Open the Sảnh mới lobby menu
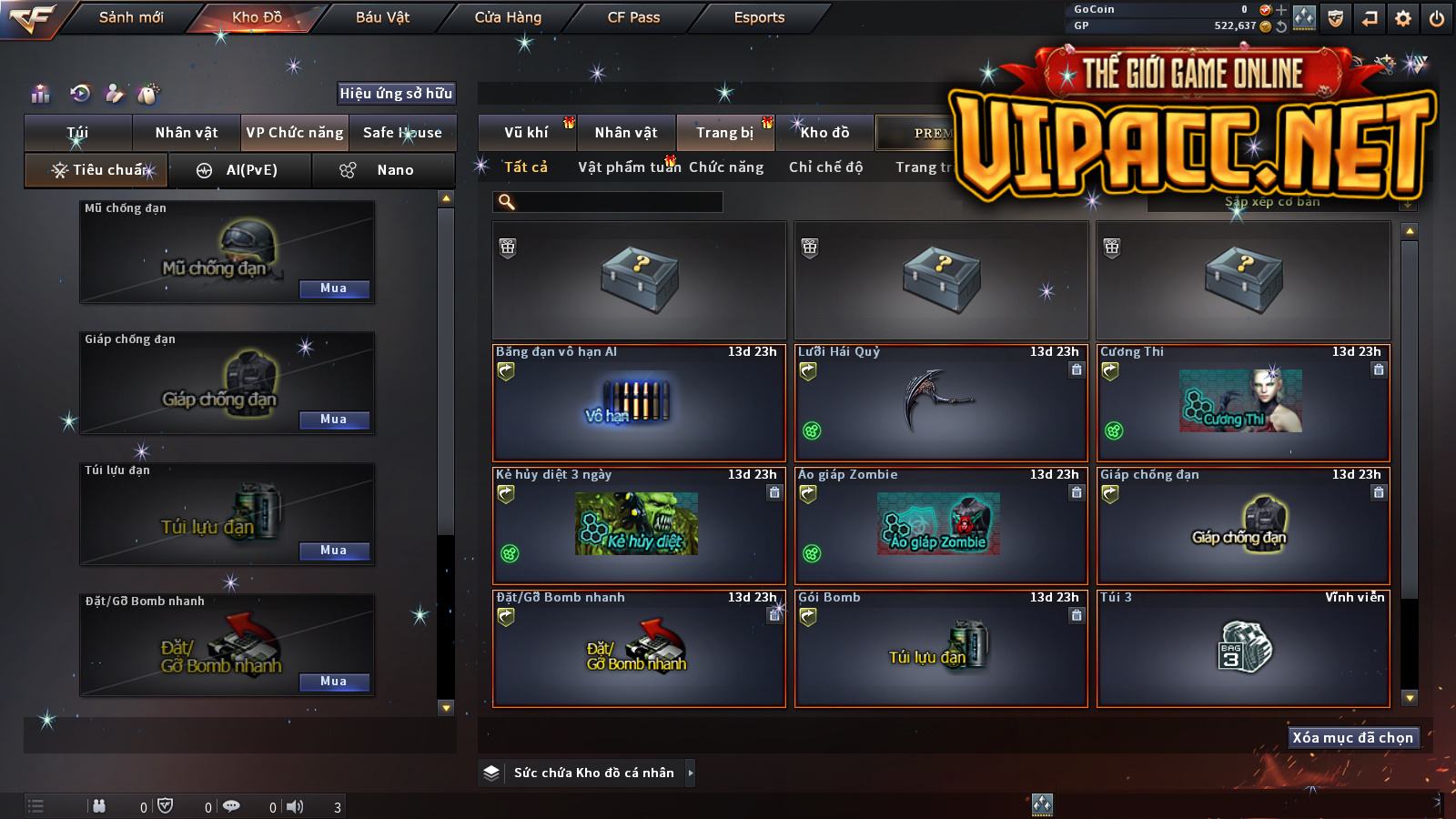 click(x=131, y=17)
